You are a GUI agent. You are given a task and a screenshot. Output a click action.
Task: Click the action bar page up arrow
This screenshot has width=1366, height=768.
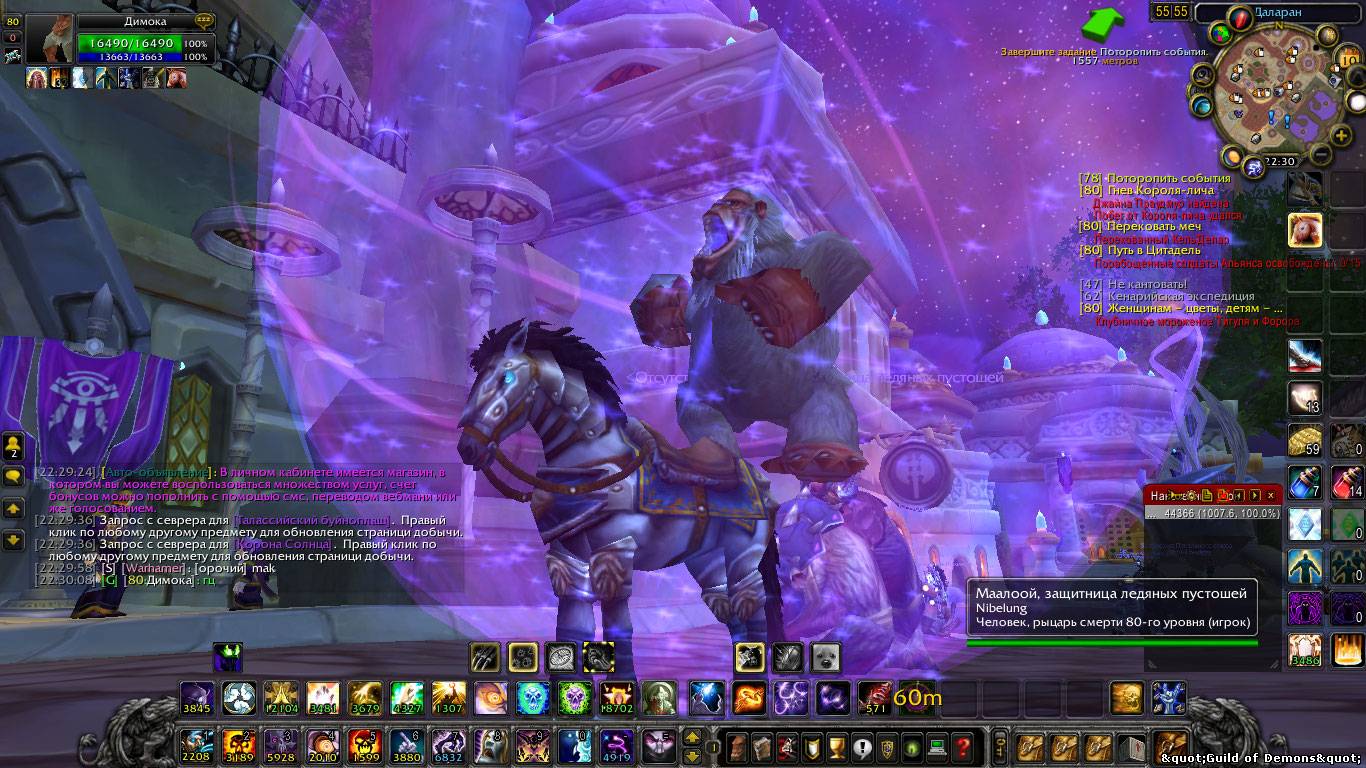(x=691, y=738)
